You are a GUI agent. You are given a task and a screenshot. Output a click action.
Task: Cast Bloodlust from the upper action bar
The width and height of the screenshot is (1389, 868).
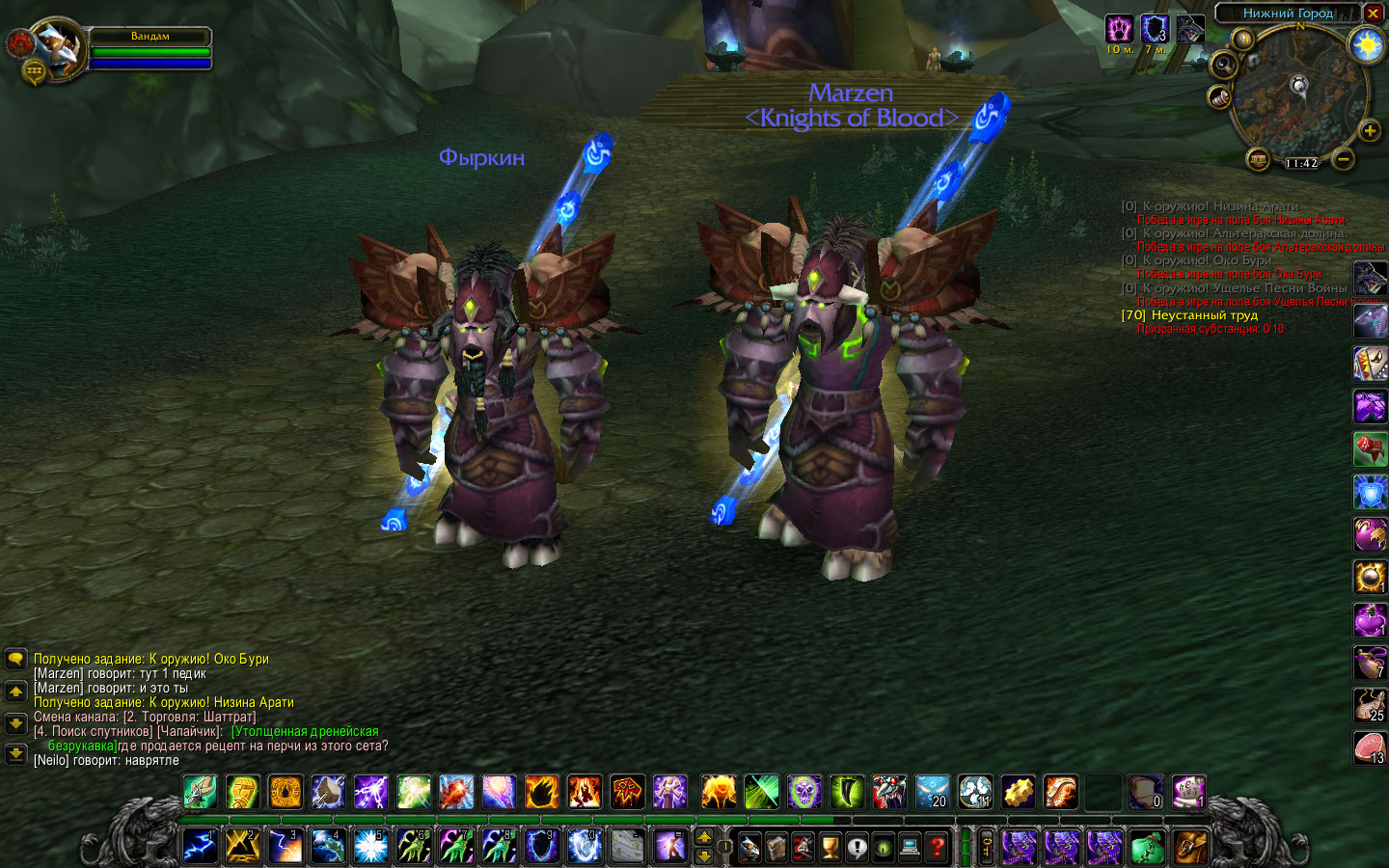click(626, 793)
